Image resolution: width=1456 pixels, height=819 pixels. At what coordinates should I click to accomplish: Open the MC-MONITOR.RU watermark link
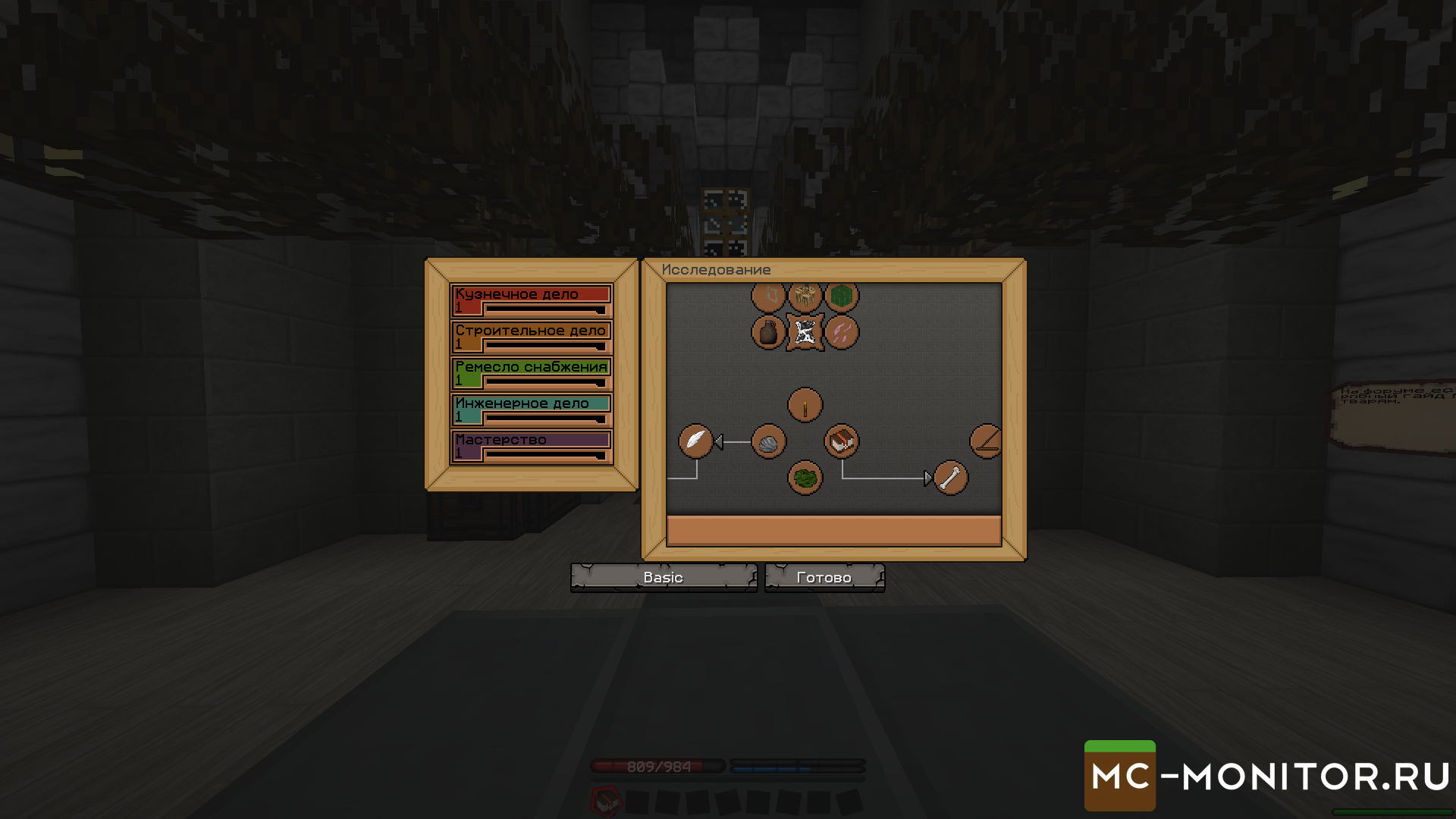[x=1268, y=776]
